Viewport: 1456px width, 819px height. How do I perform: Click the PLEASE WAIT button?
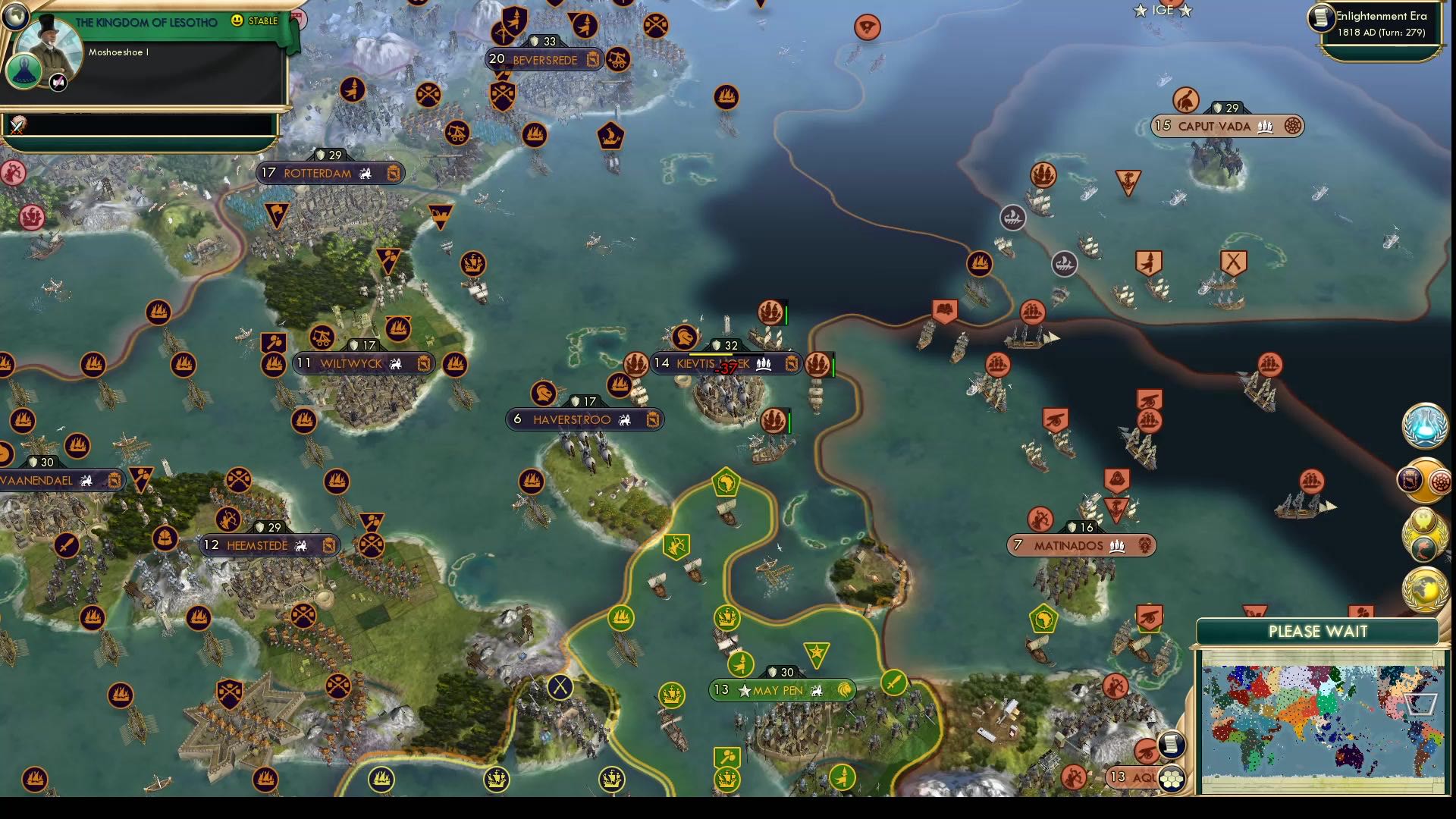click(x=1318, y=631)
